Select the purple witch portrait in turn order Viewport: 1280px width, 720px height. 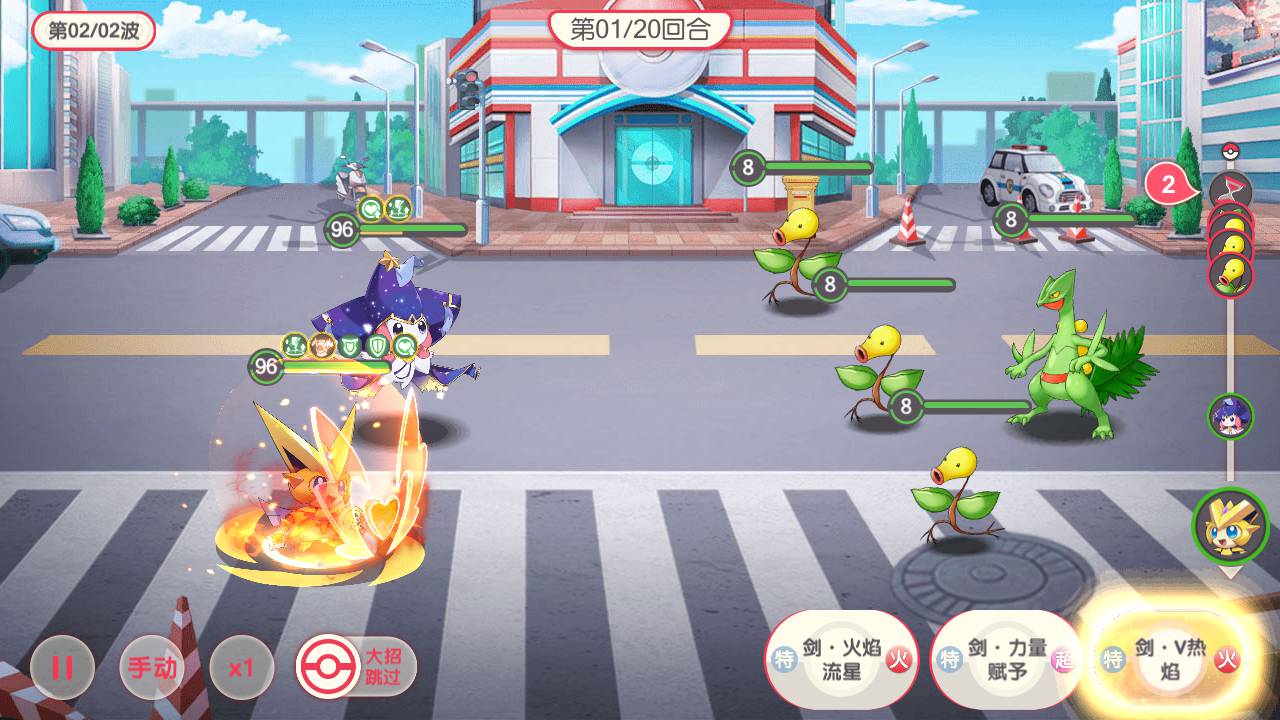click(x=1230, y=416)
